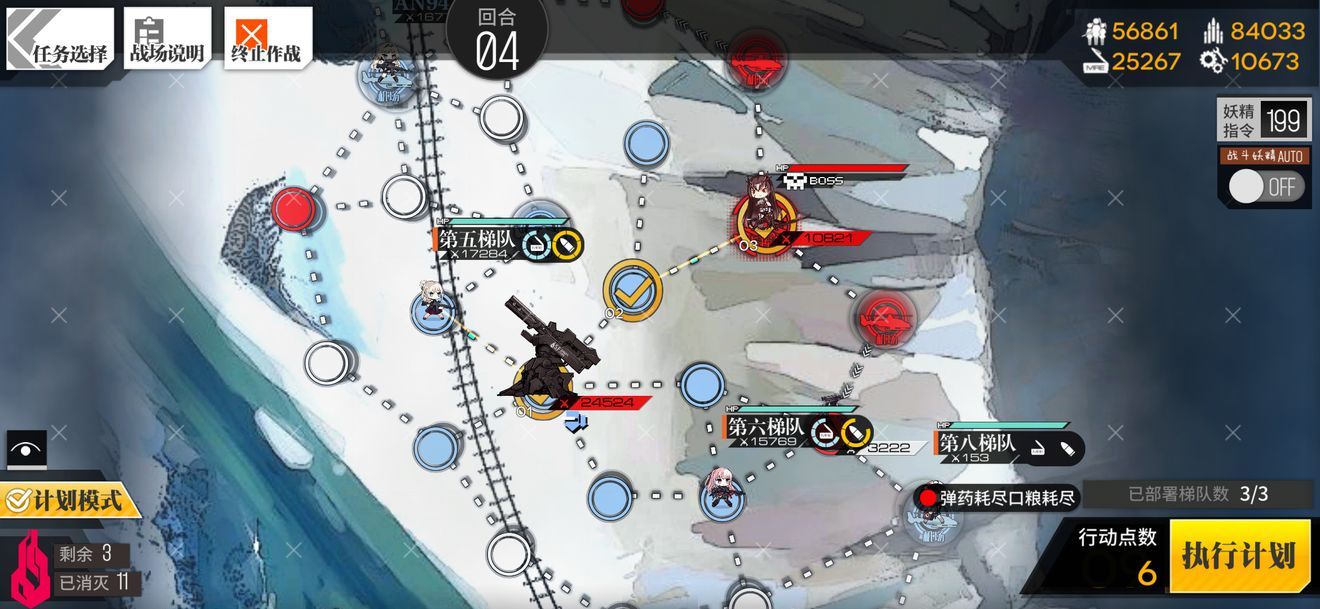The height and width of the screenshot is (609, 1320).
Task: Open the fairy command (妖精指令) panel
Action: pyautogui.click(x=1261, y=121)
